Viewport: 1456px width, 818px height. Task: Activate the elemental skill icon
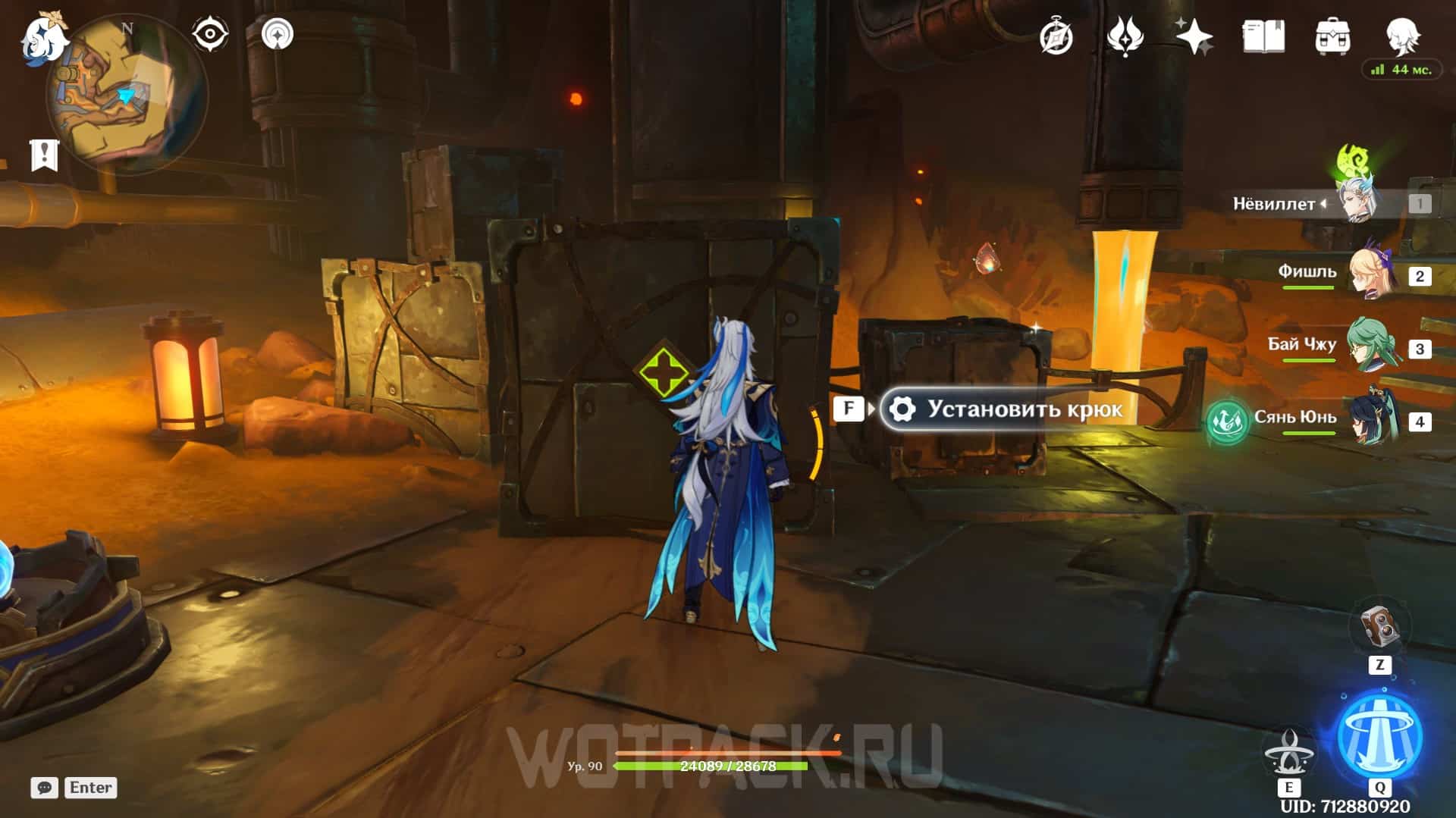pyautogui.click(x=1289, y=751)
